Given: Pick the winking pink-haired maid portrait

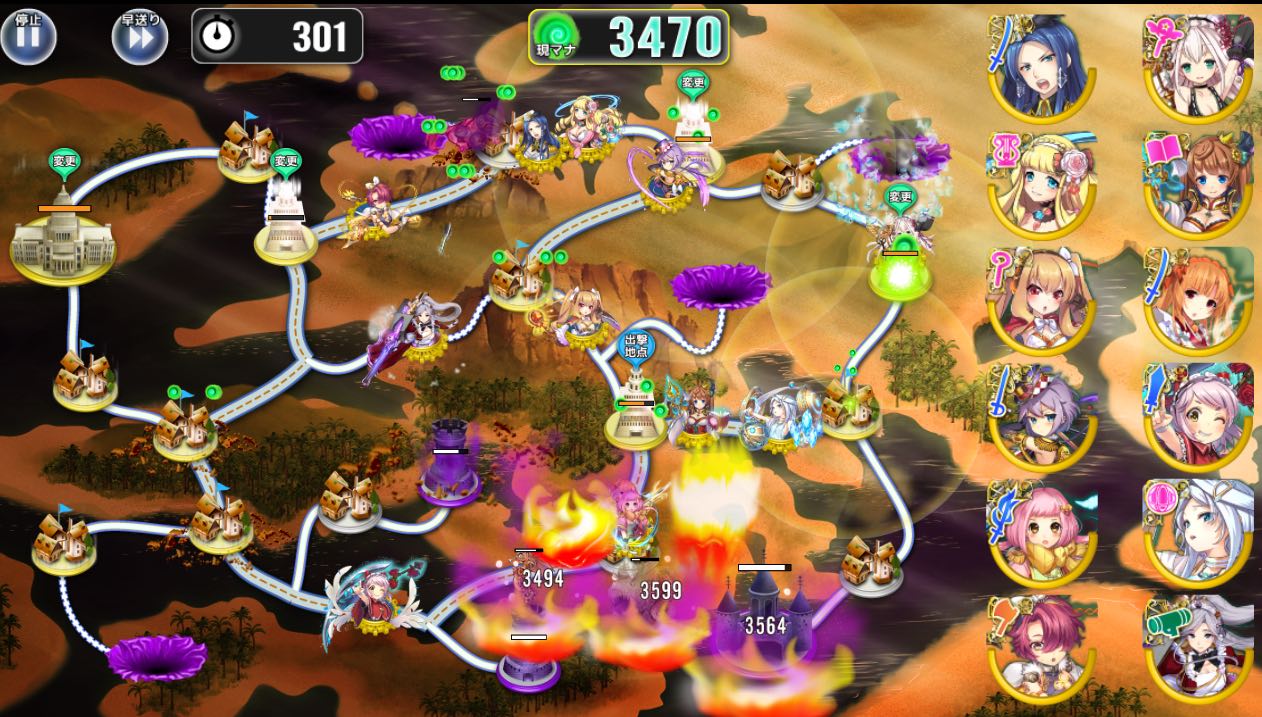Looking at the screenshot, I should (x=1198, y=414).
